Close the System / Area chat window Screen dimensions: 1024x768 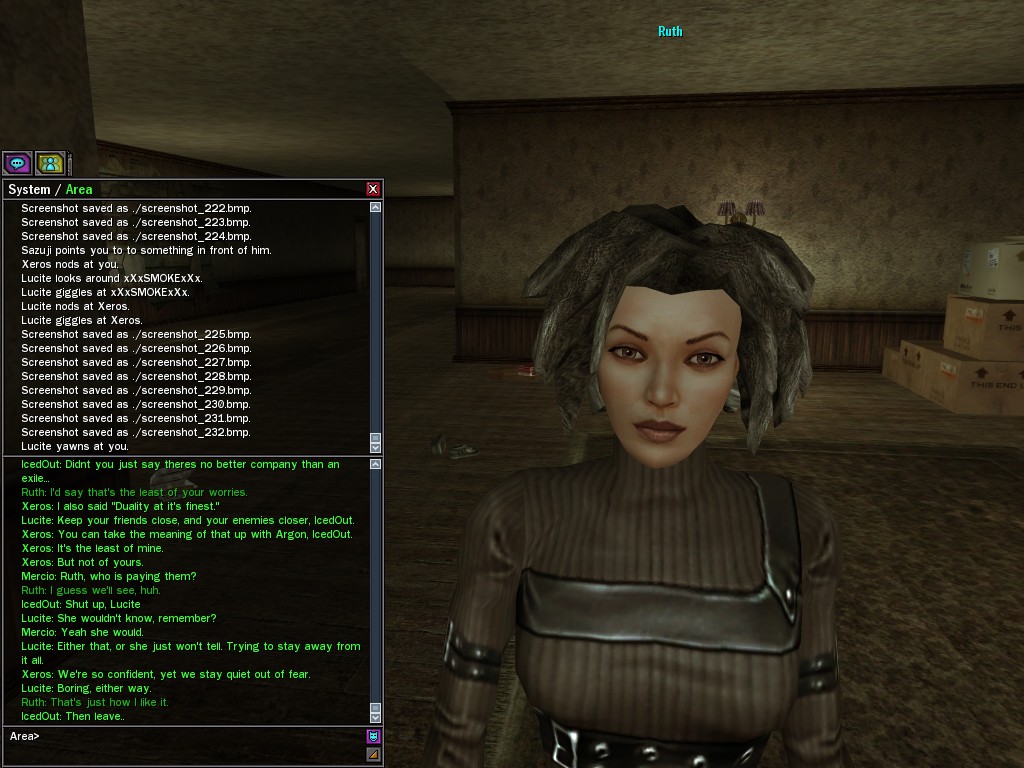pyautogui.click(x=373, y=189)
